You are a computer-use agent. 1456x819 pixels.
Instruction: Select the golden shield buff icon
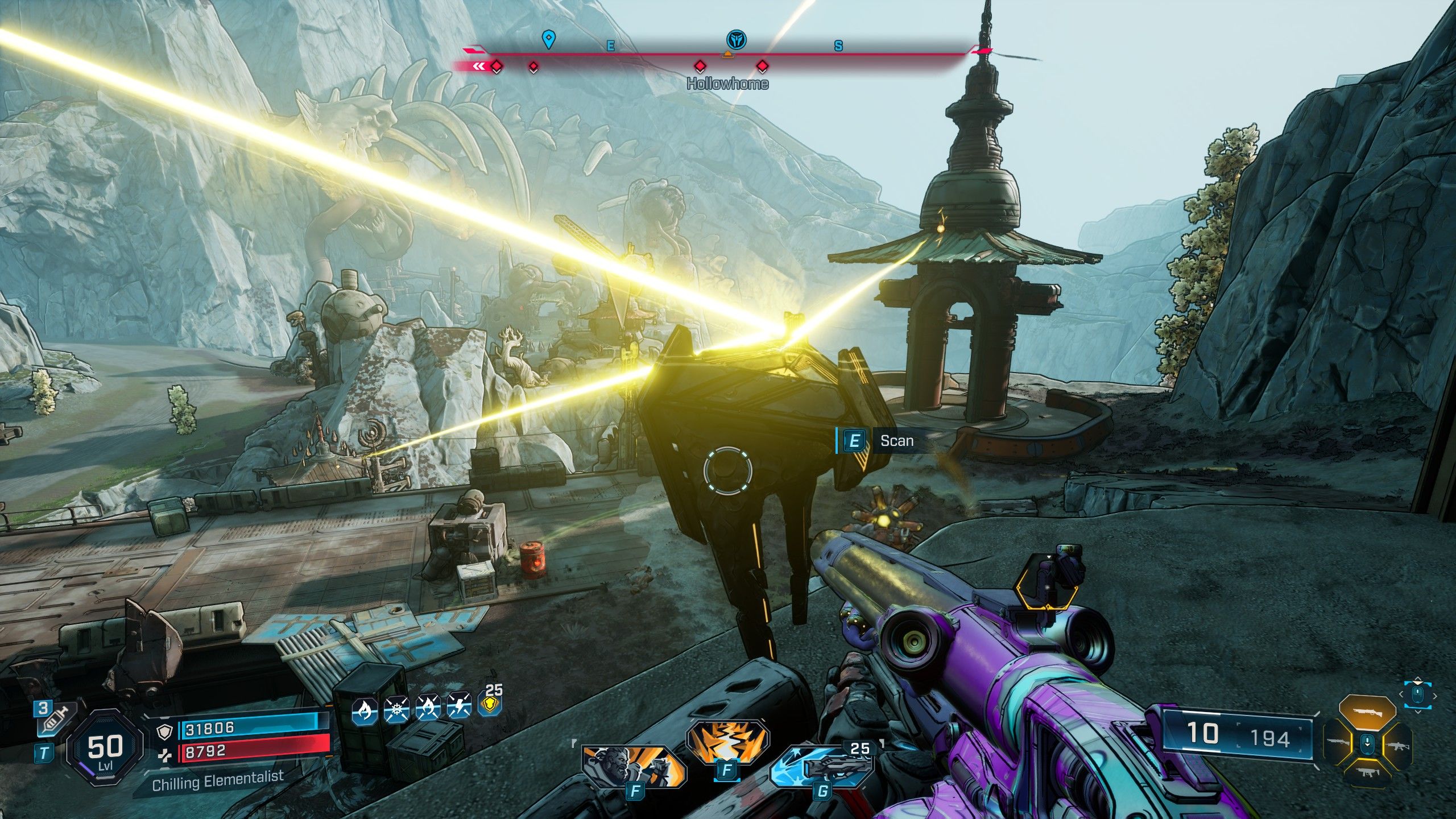click(x=489, y=705)
